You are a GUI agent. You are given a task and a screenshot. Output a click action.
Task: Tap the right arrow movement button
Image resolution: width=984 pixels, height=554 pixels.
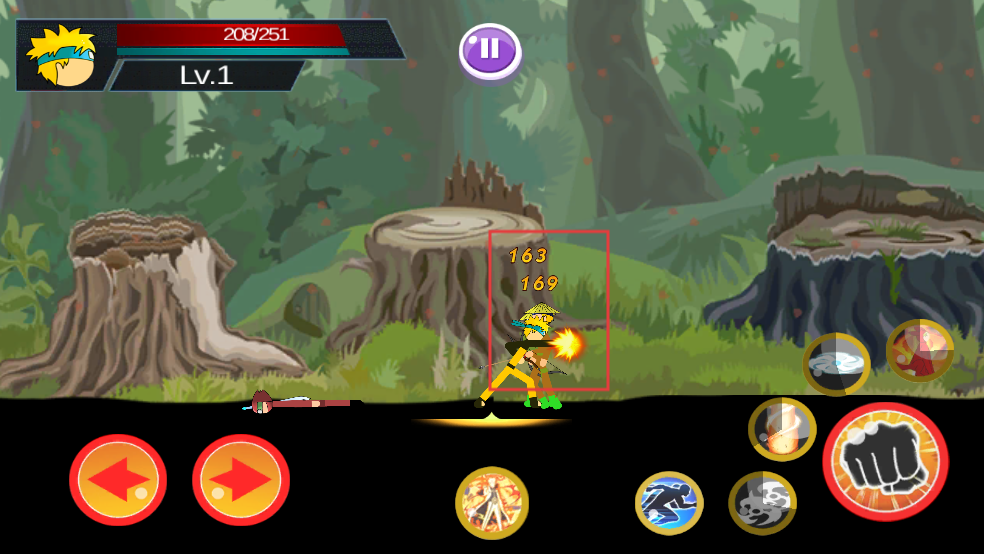[241, 480]
